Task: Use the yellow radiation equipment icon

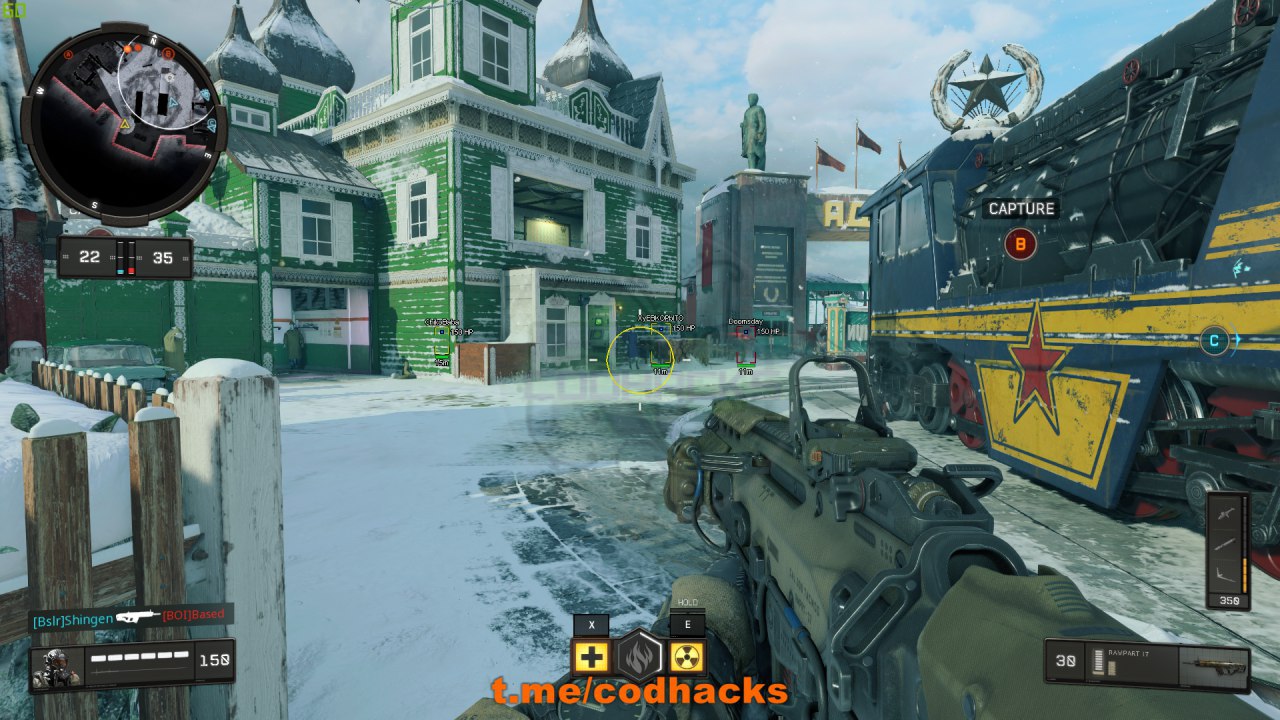Action: tap(687, 657)
